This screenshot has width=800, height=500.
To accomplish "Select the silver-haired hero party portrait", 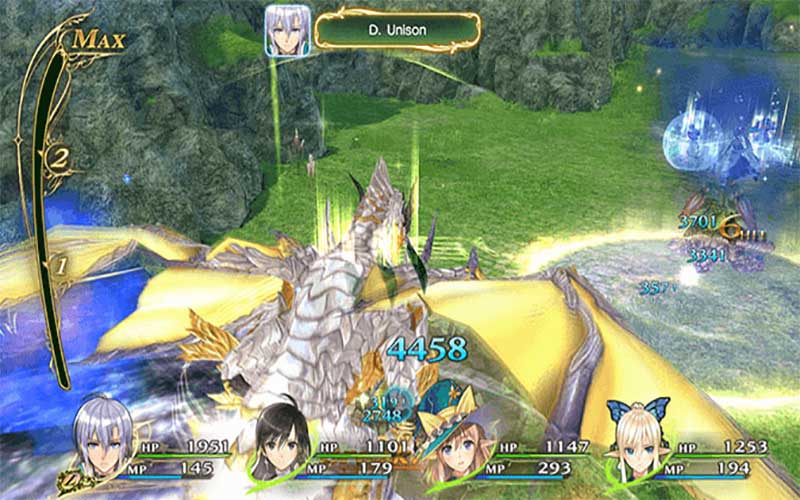I will [103, 438].
